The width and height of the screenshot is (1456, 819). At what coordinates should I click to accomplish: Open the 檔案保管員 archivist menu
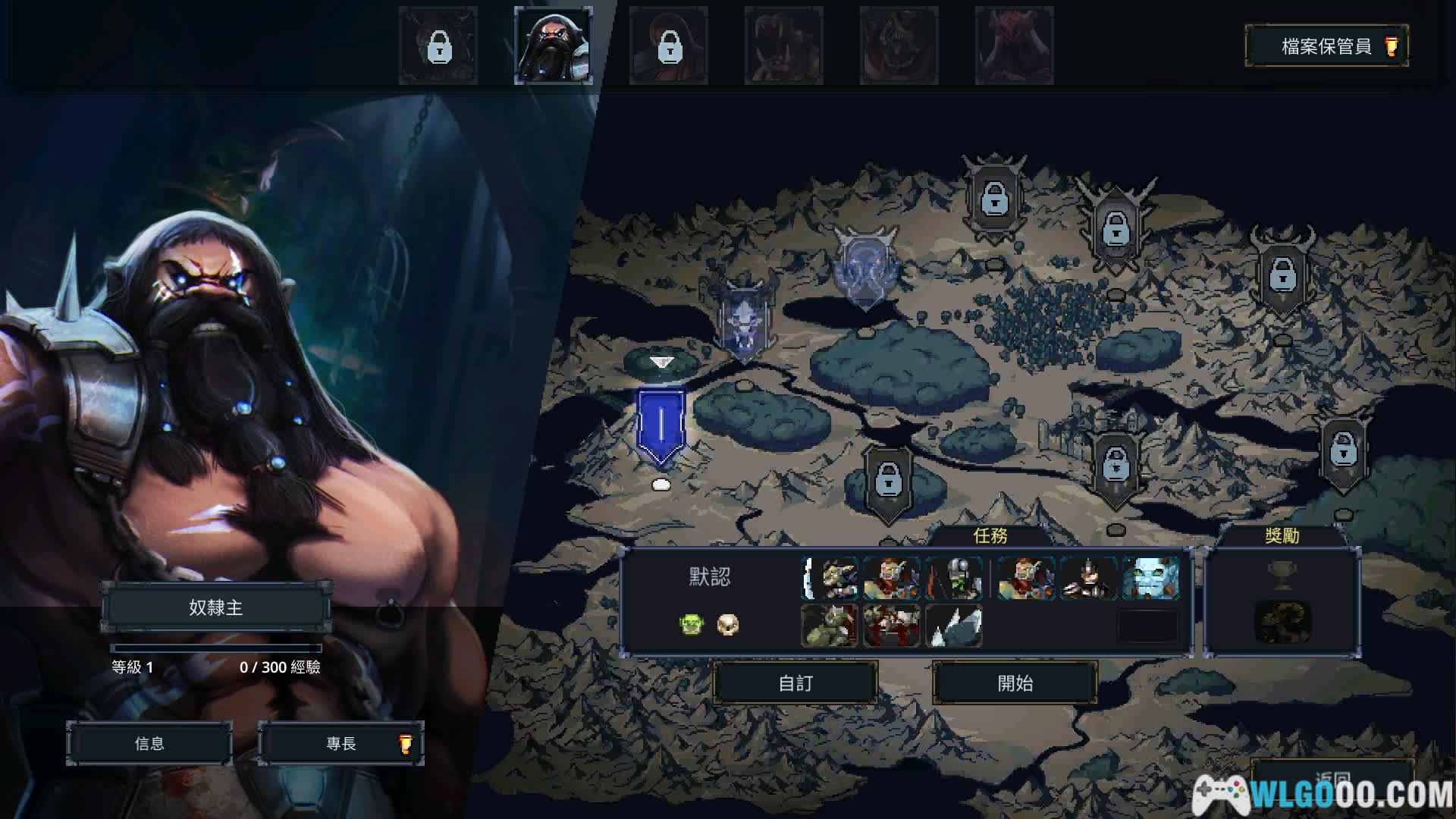click(1326, 46)
